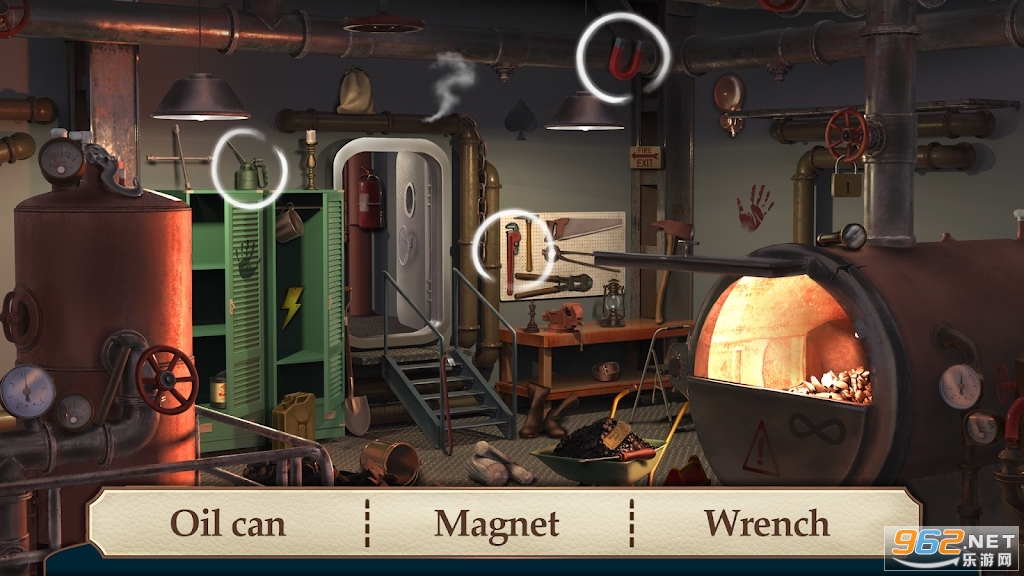Pick the Wrench label in the item list

coord(767,523)
